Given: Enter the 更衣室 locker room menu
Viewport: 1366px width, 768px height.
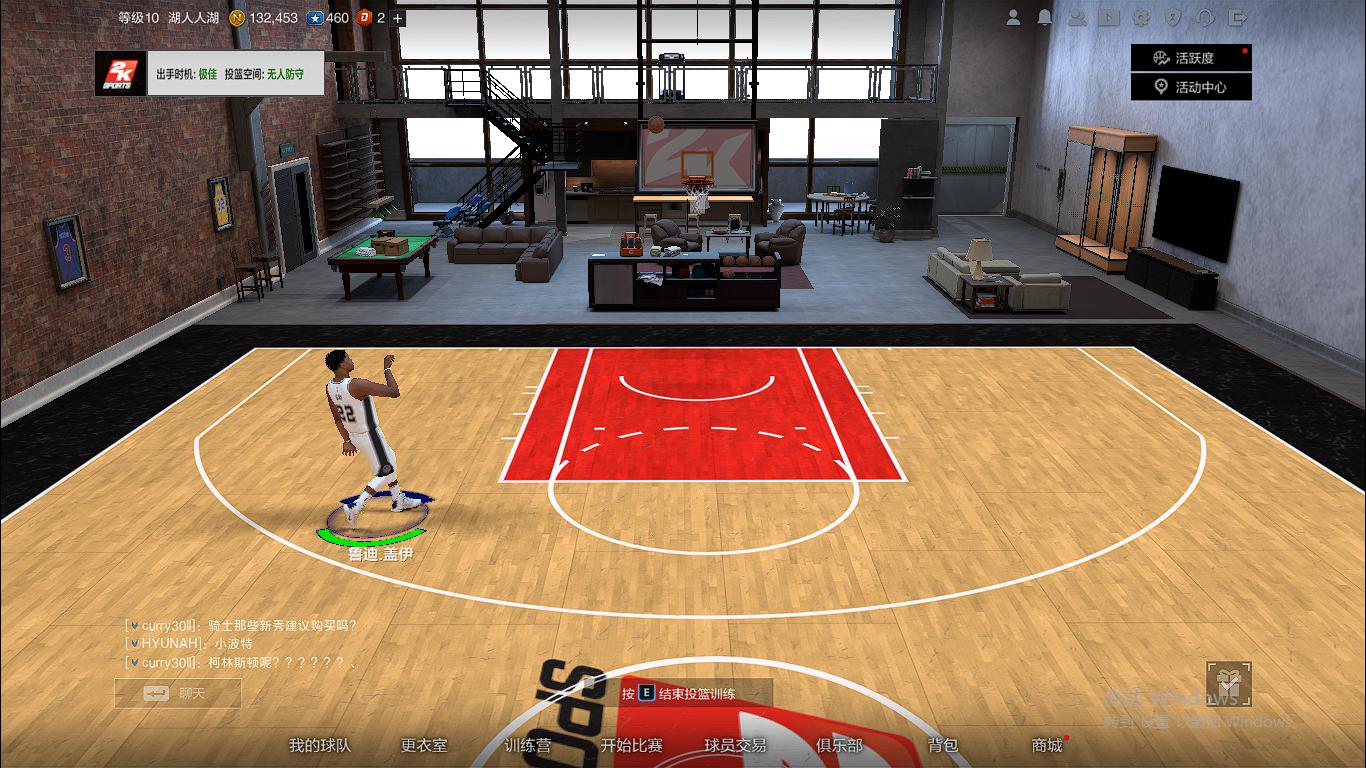Looking at the screenshot, I should point(423,747).
